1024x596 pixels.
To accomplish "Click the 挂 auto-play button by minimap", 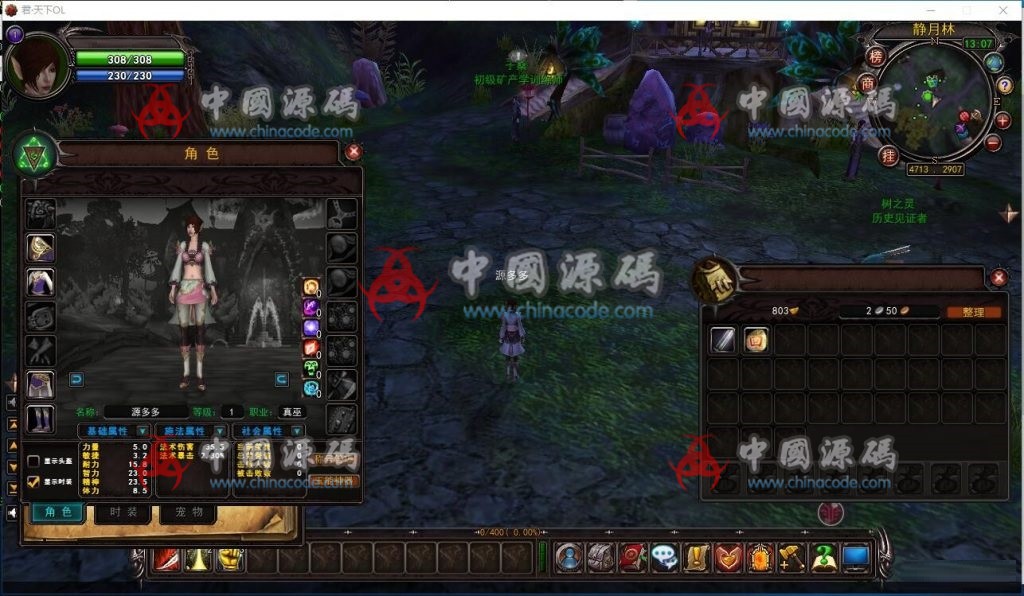I will (888, 155).
